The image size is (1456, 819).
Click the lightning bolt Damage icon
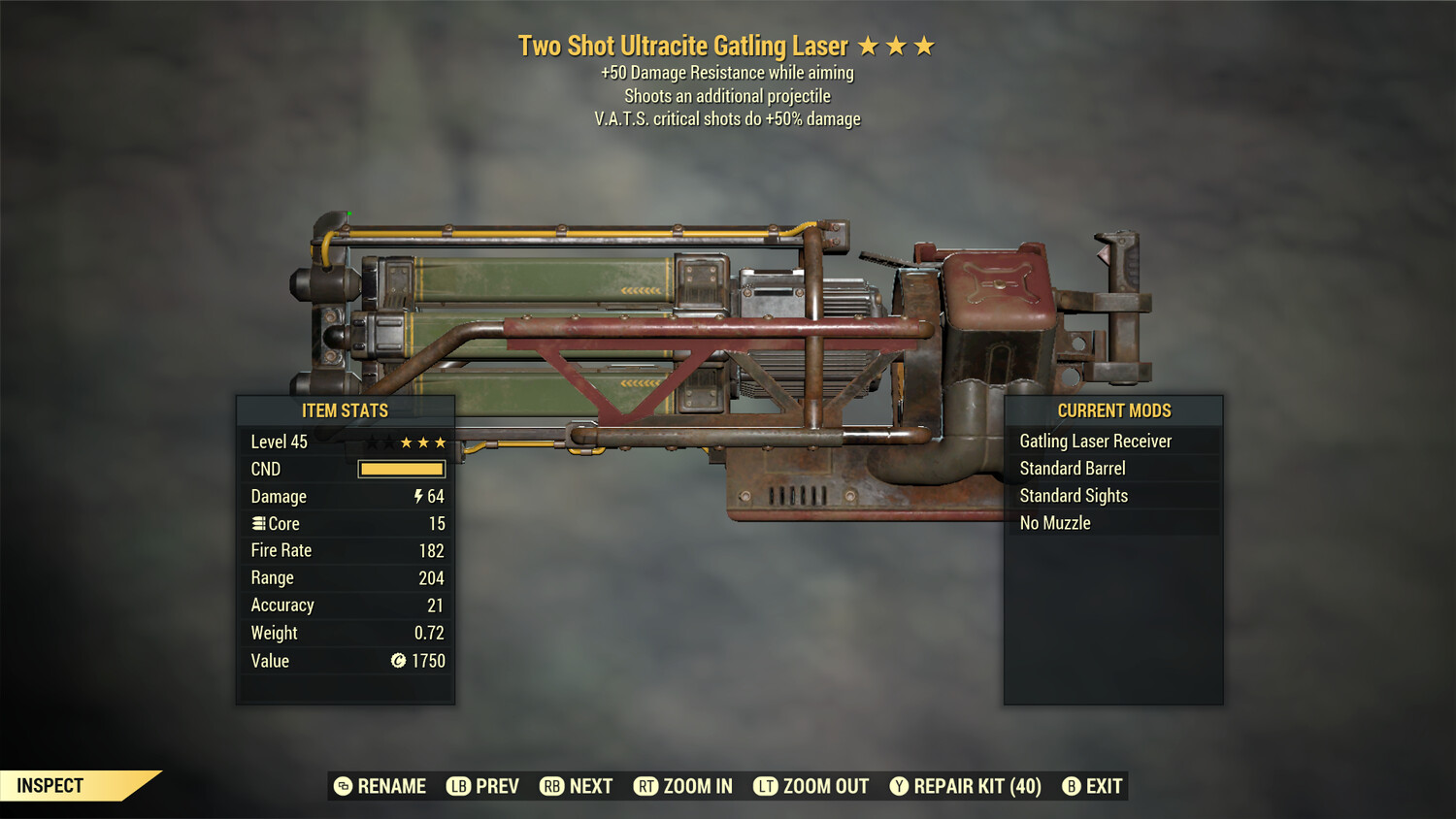click(x=417, y=496)
